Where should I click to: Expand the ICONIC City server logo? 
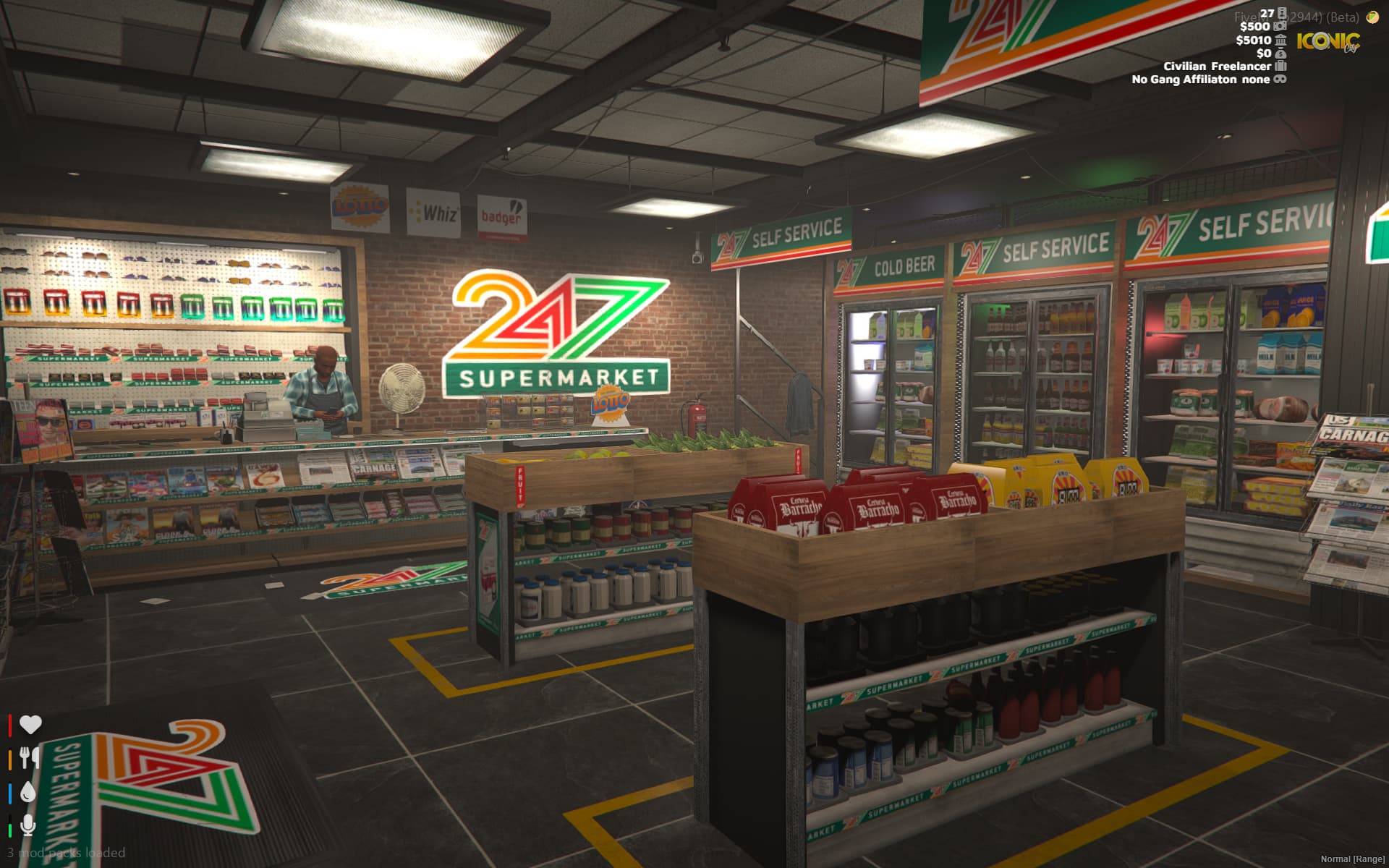click(1328, 41)
